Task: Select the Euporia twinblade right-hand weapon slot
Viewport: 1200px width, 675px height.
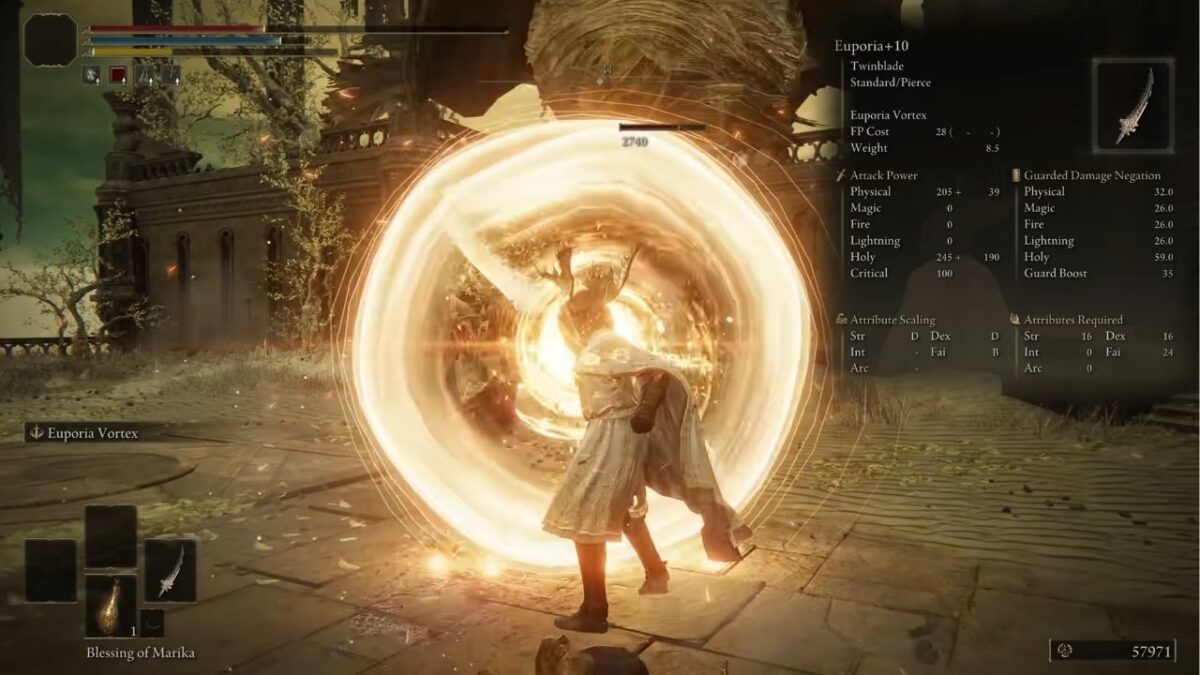Action: (169, 570)
